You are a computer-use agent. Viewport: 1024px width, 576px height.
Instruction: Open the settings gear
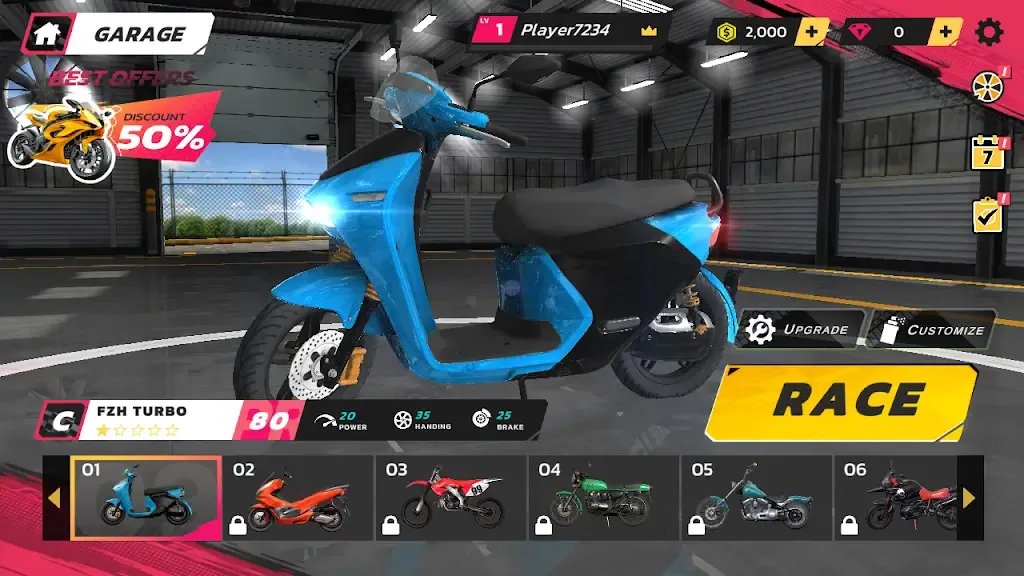[x=989, y=32]
